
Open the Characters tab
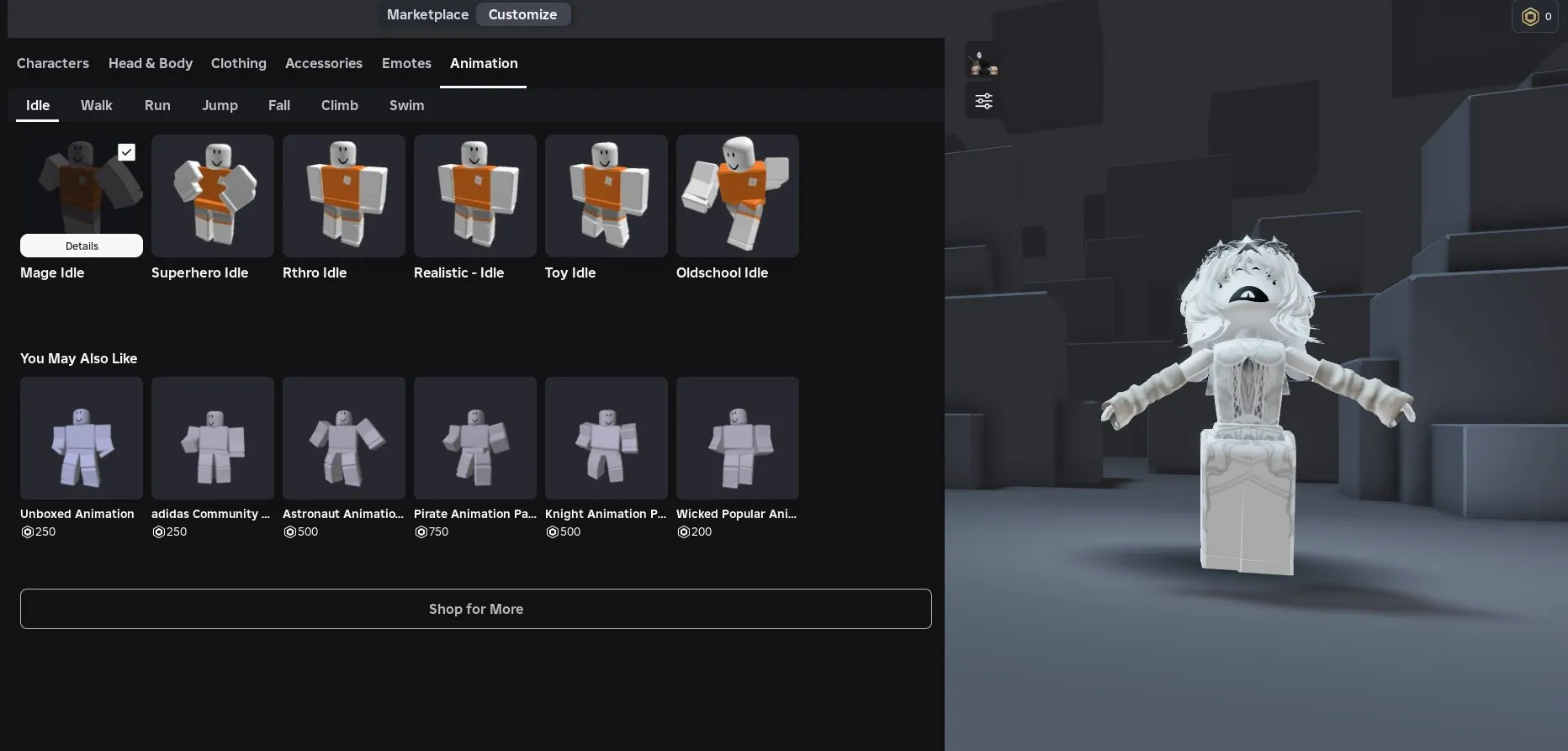tap(53, 63)
